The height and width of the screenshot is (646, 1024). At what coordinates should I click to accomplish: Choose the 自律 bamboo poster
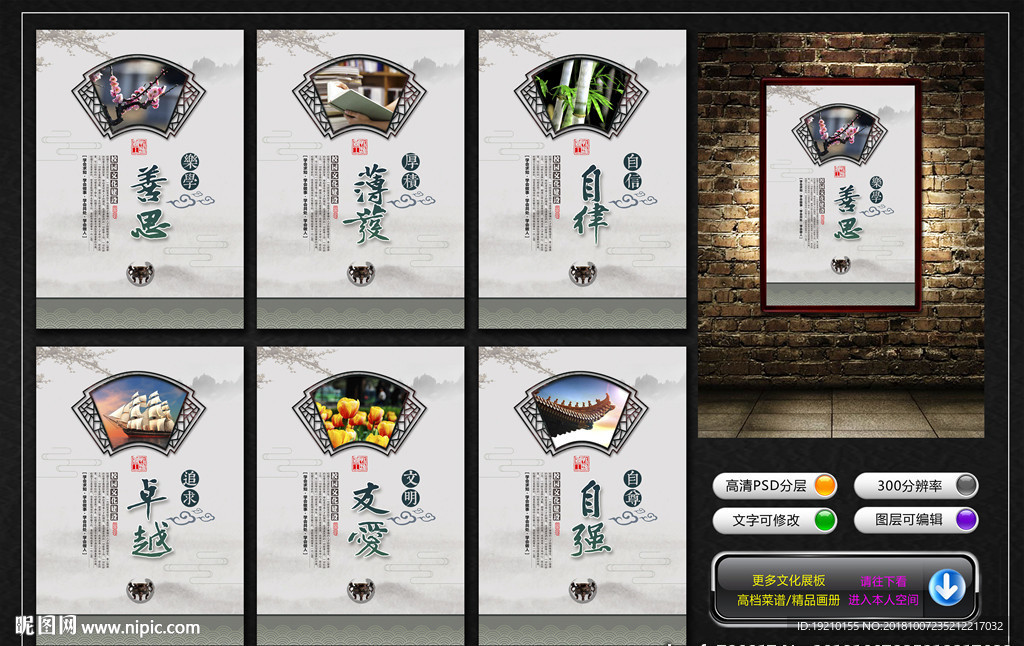tap(582, 179)
